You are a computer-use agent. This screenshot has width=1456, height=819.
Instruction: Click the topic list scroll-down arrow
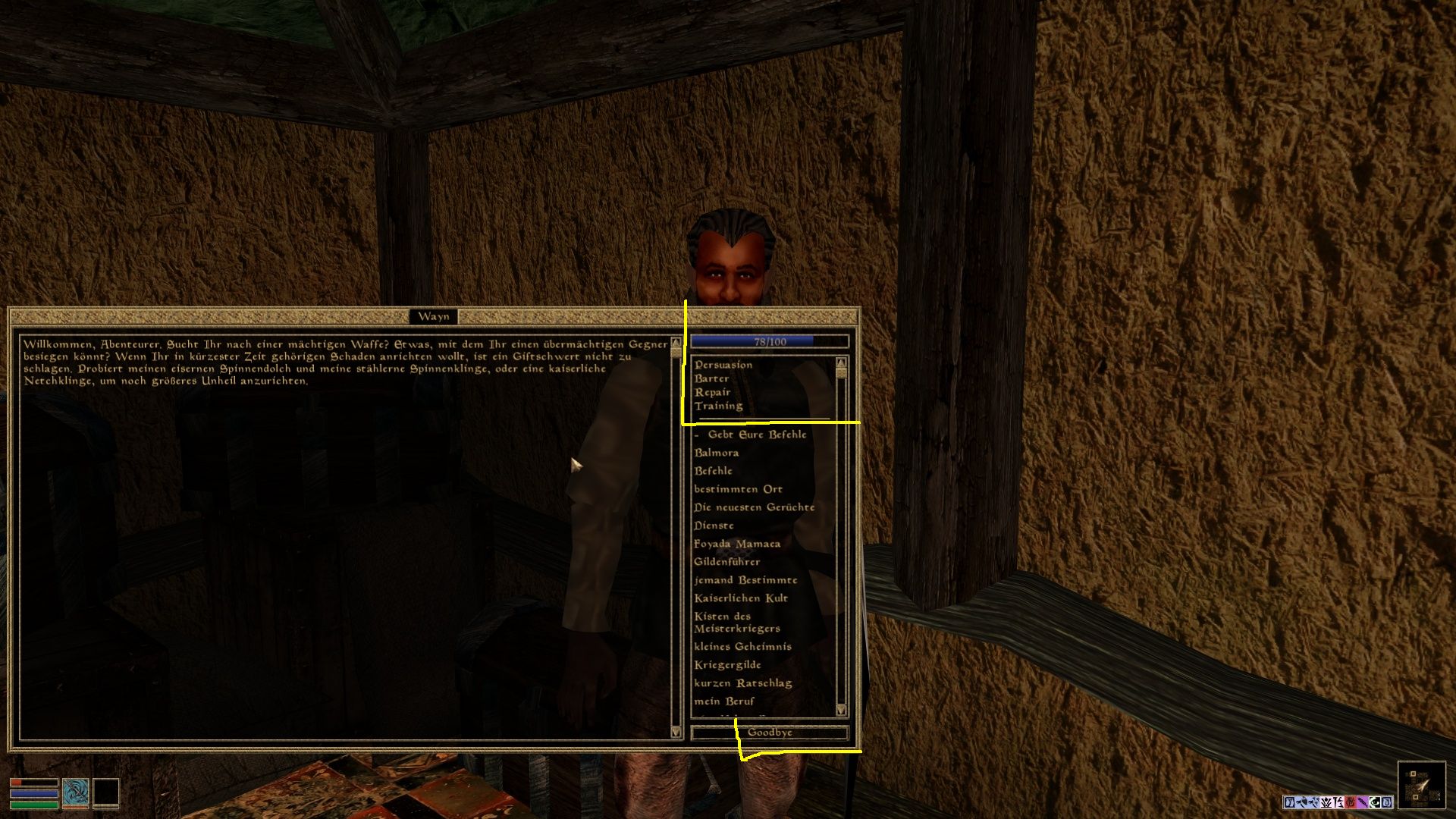[841, 711]
